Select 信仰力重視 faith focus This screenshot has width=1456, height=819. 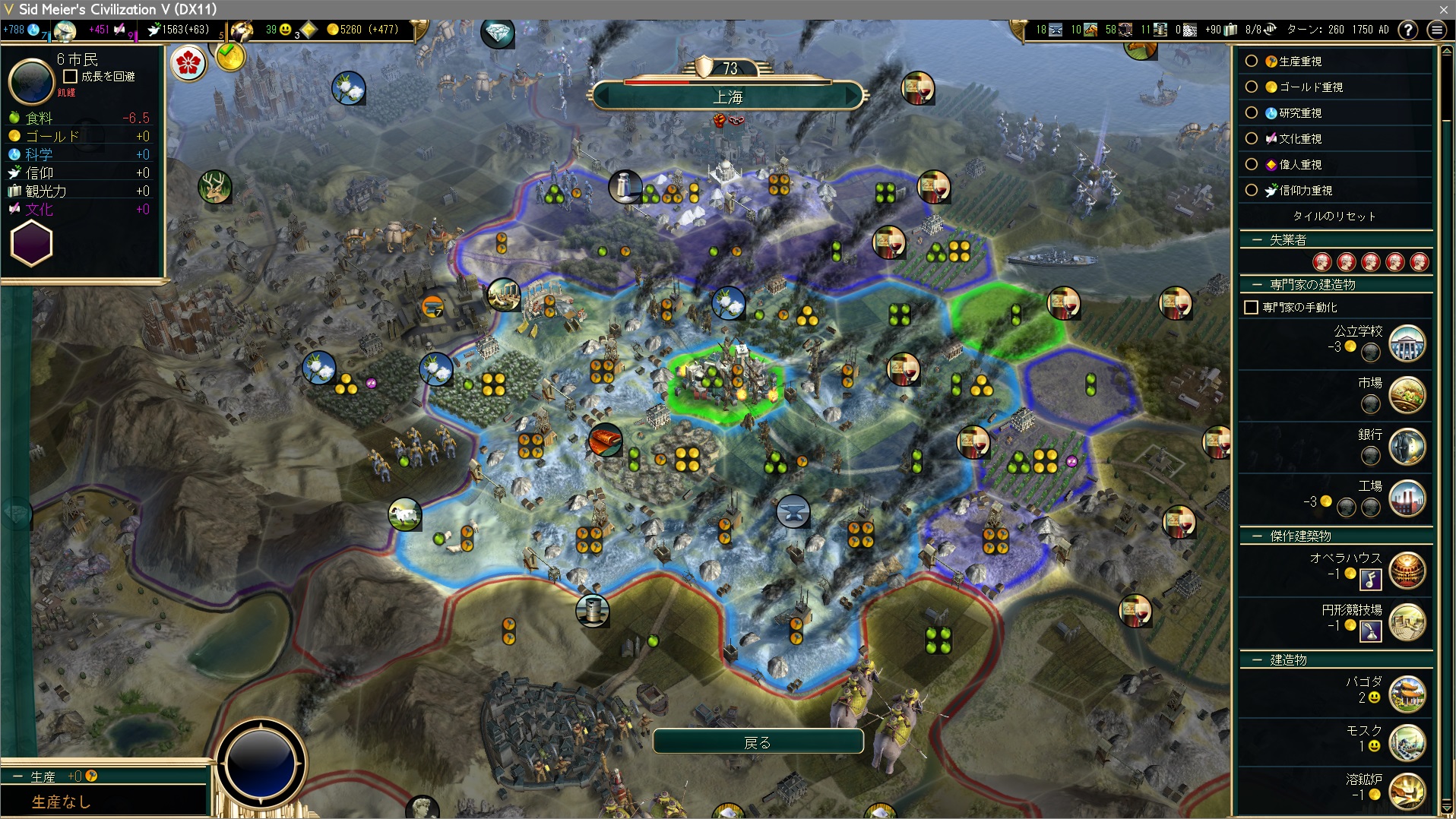pos(1252,191)
